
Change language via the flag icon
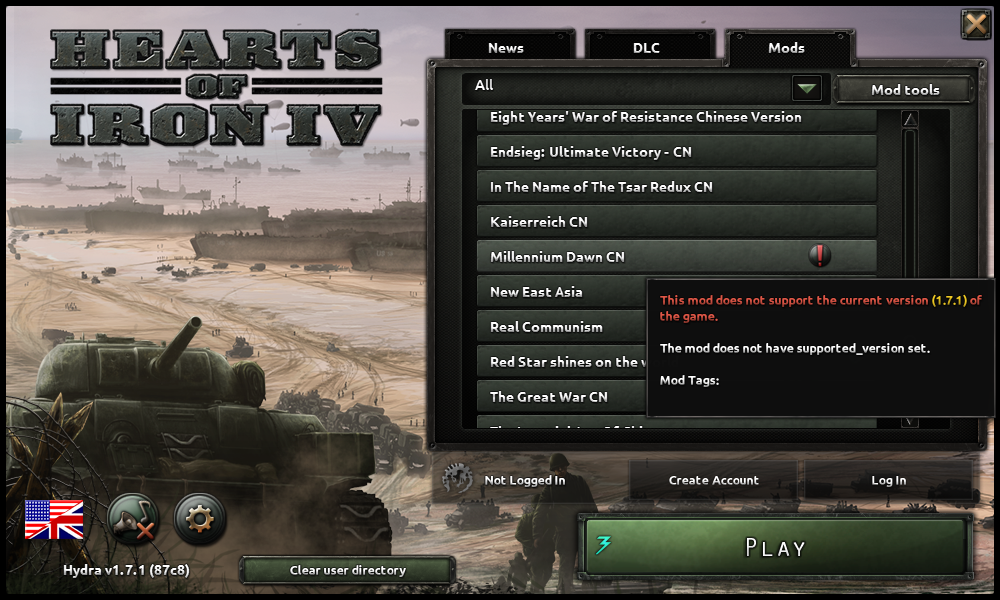point(54,520)
